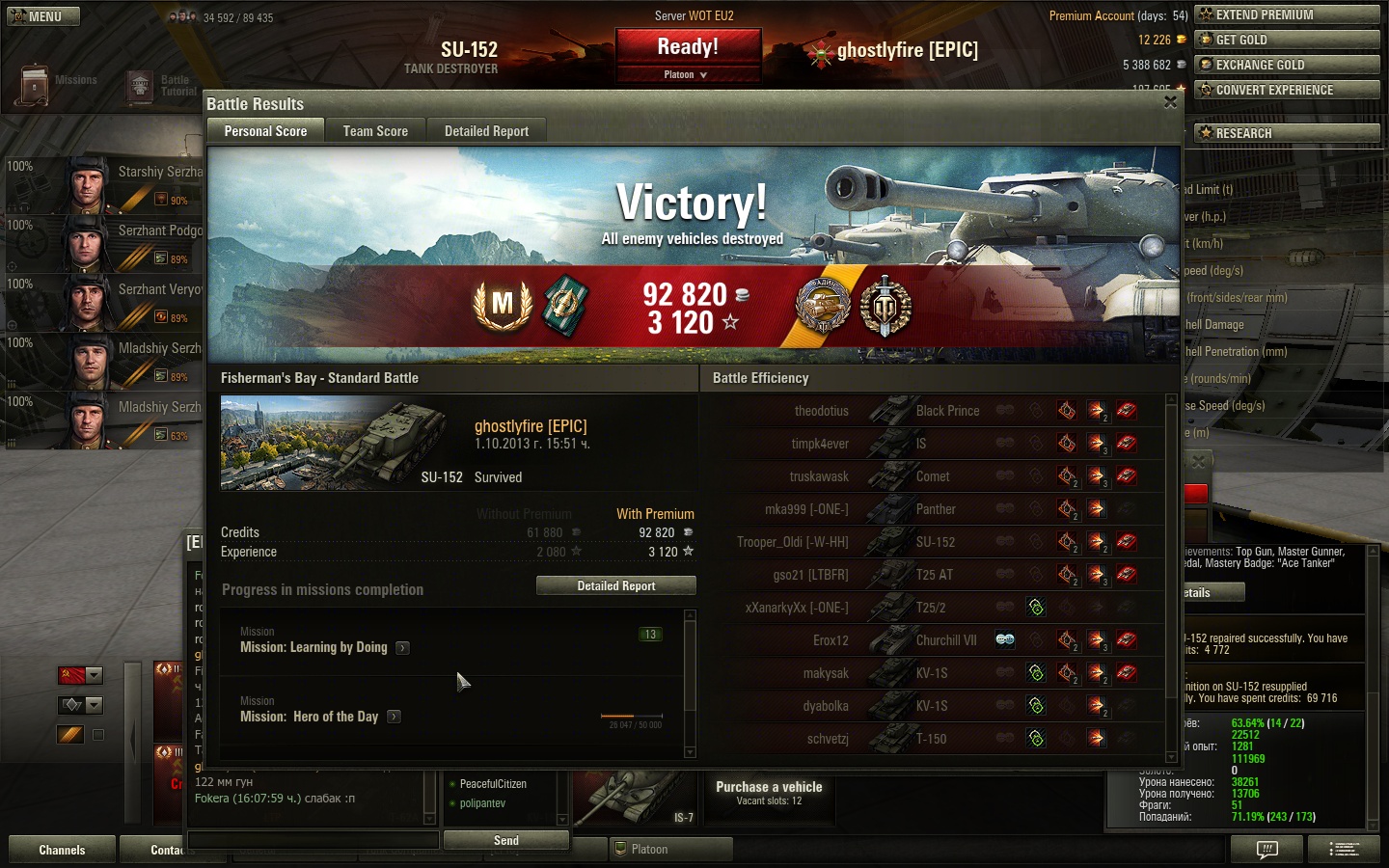
Task: Expand the Hero of the Day mission
Action: pyautogui.click(x=395, y=717)
